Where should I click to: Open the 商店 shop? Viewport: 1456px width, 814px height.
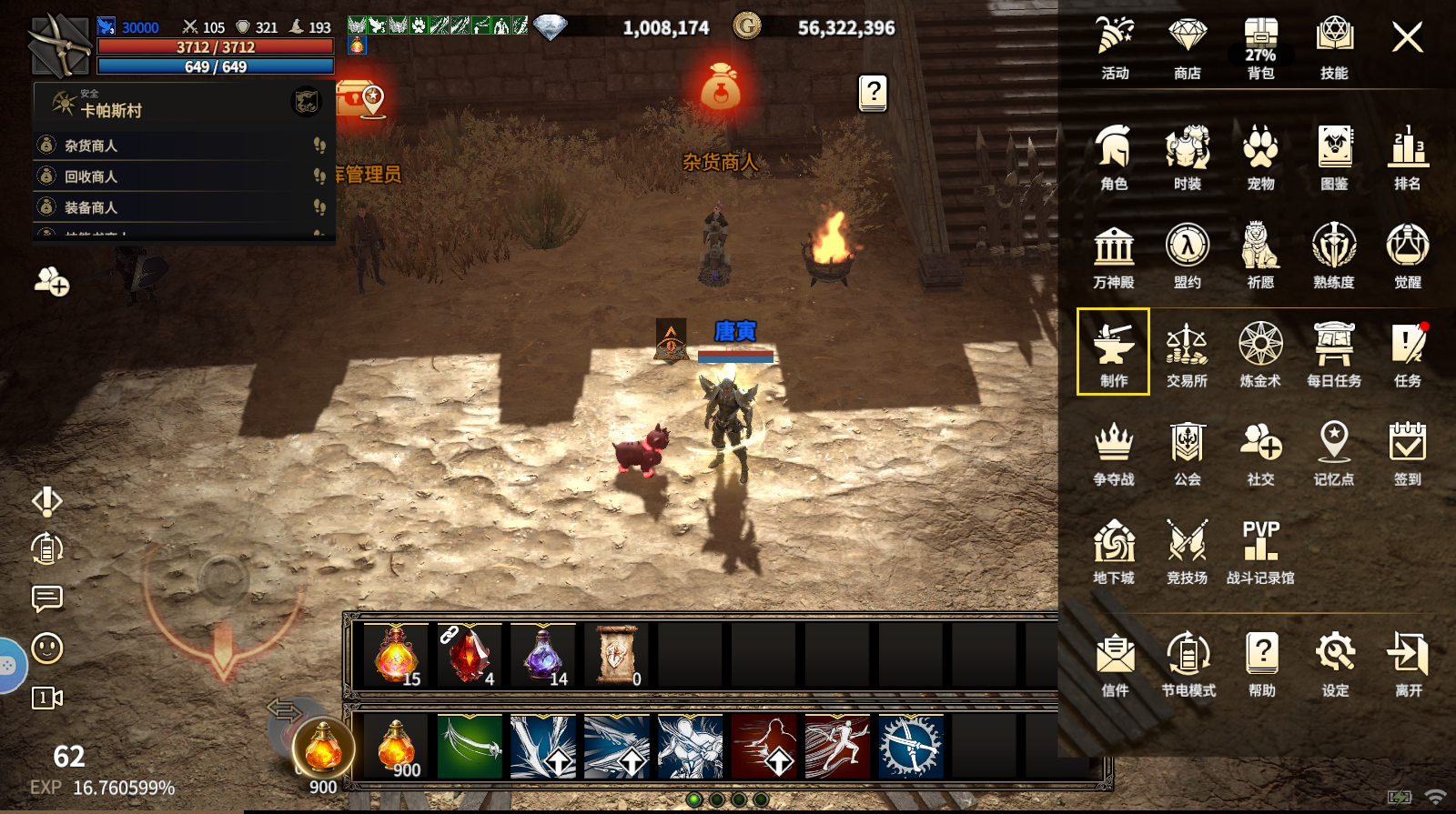(1187, 47)
